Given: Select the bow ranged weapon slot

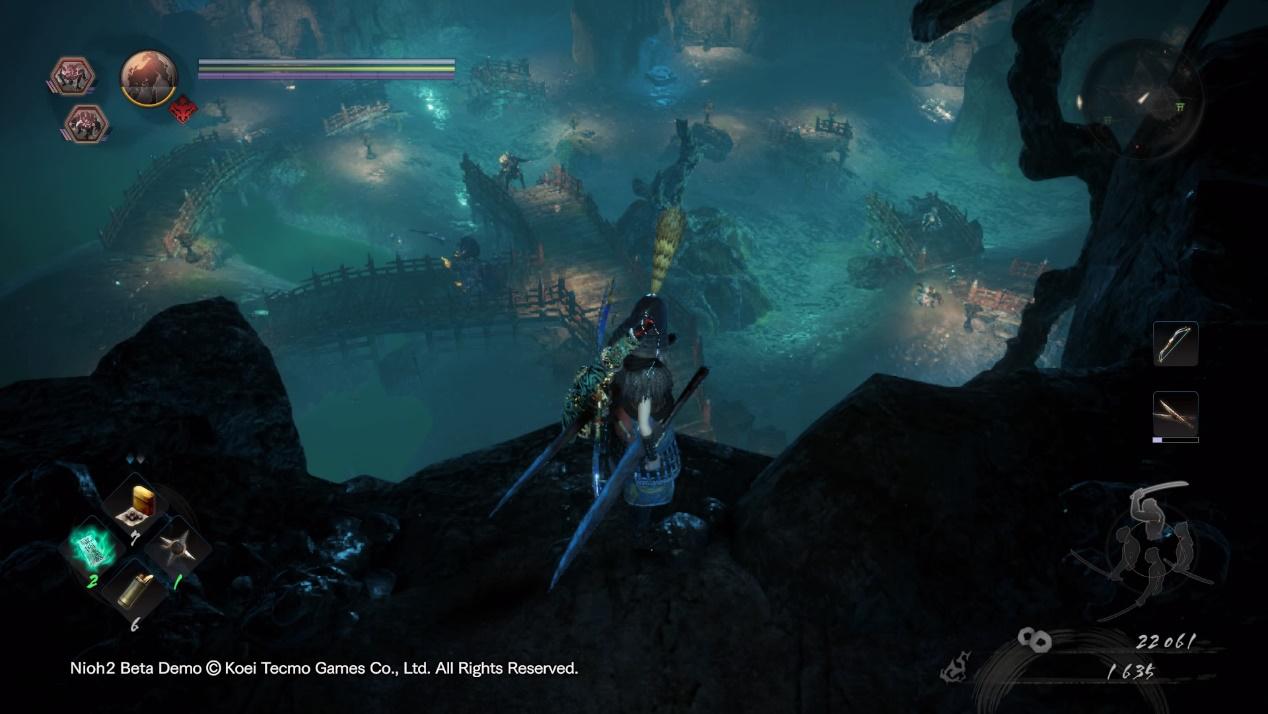Looking at the screenshot, I should point(1175,344).
